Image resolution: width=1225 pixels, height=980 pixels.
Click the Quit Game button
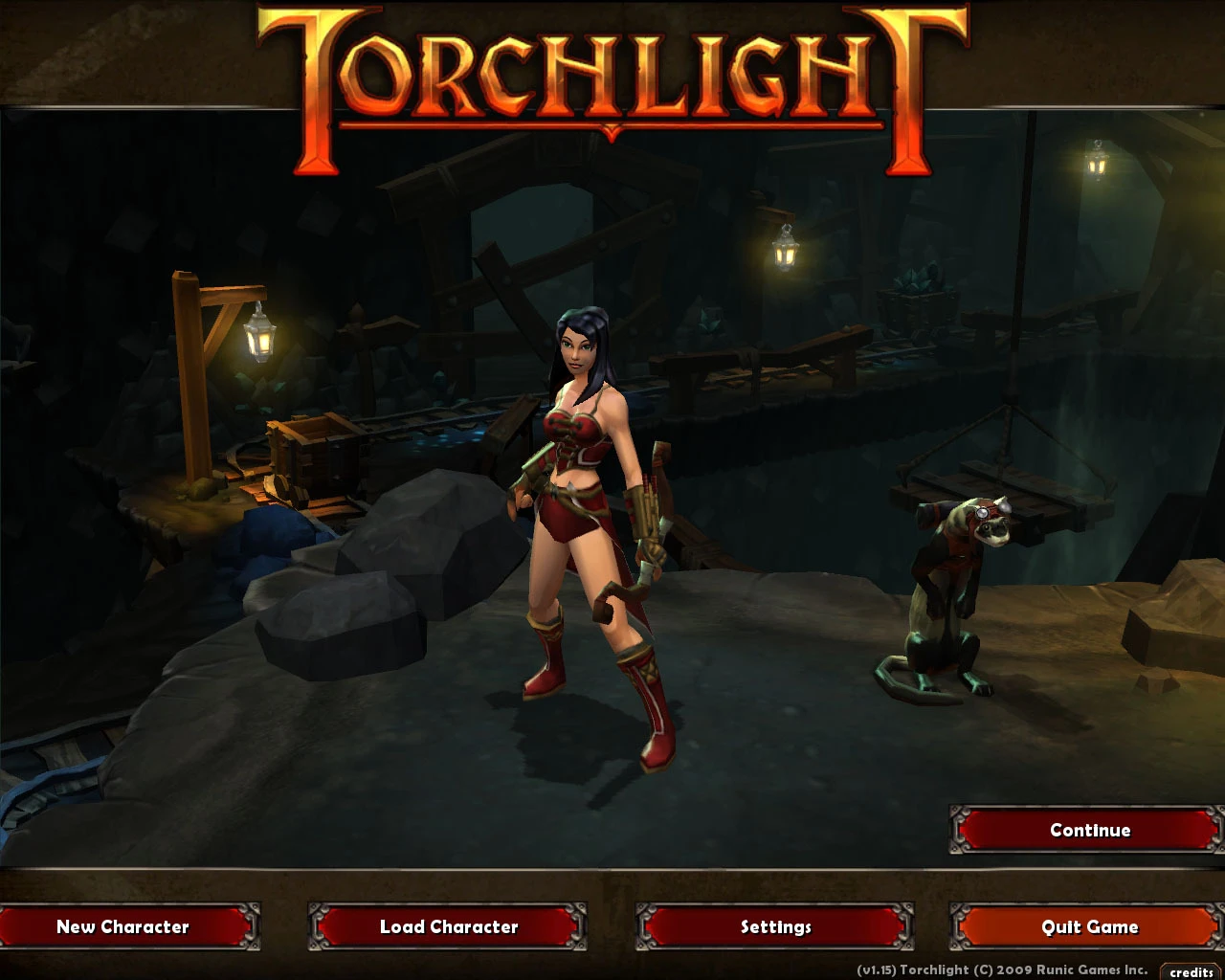click(1089, 926)
